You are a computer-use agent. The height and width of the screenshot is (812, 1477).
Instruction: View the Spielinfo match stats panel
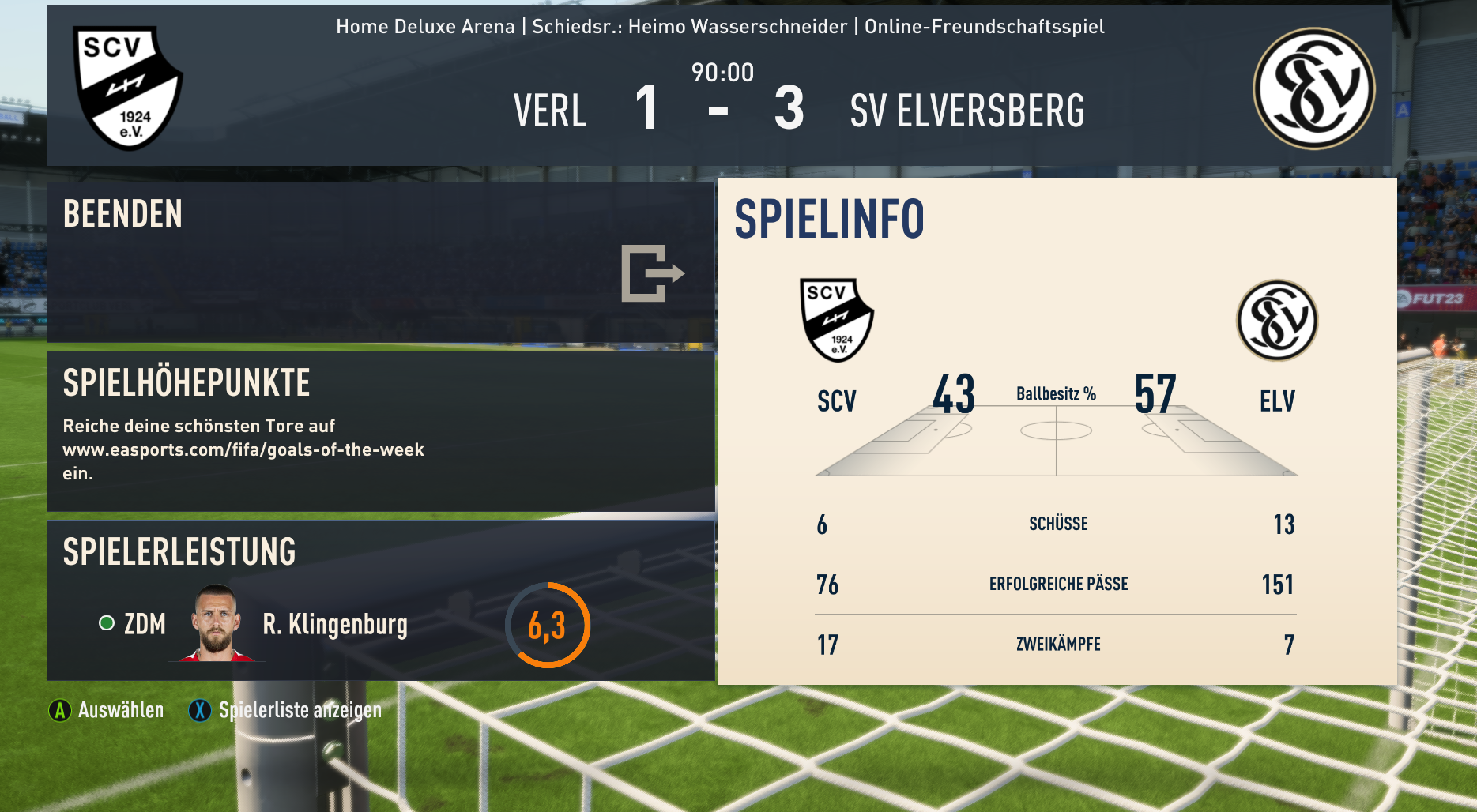[x=1057, y=431]
